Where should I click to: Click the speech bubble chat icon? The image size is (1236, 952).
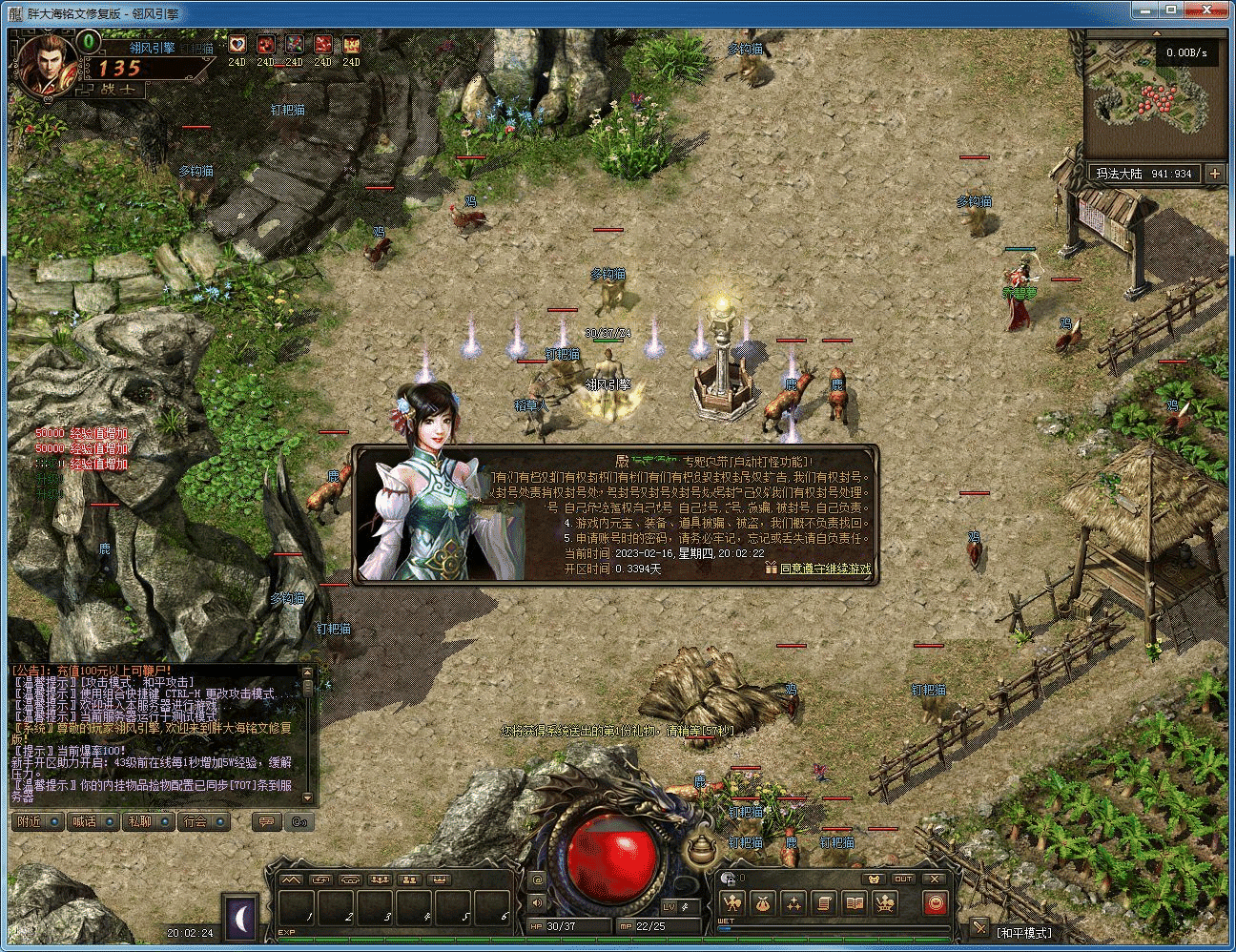[x=269, y=821]
